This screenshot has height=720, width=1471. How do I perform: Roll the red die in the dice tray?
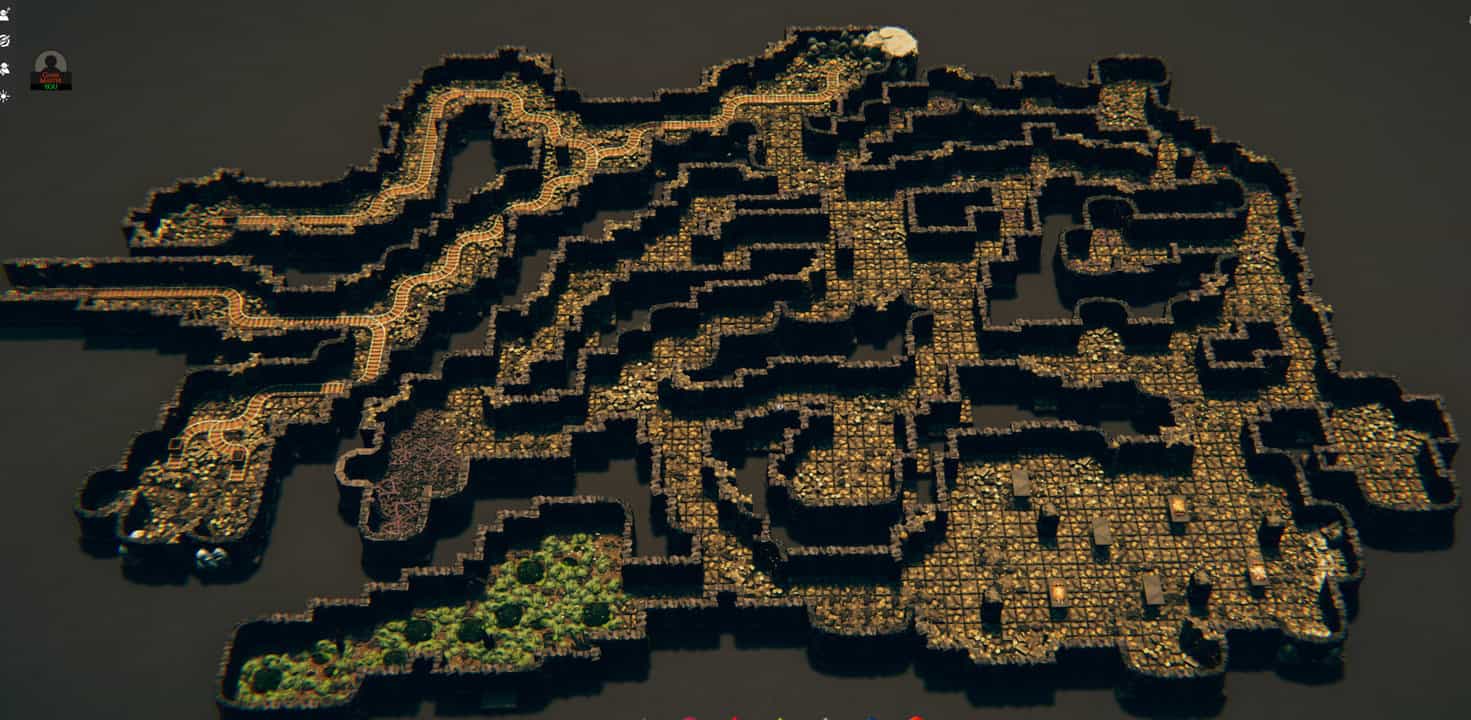(734, 717)
